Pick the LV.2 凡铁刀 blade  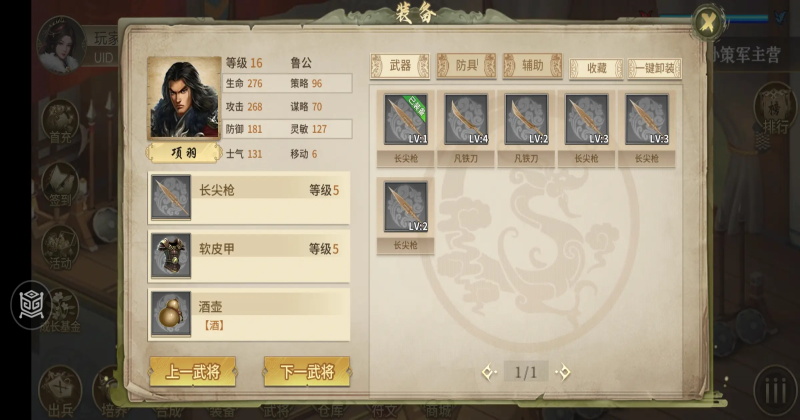526,120
